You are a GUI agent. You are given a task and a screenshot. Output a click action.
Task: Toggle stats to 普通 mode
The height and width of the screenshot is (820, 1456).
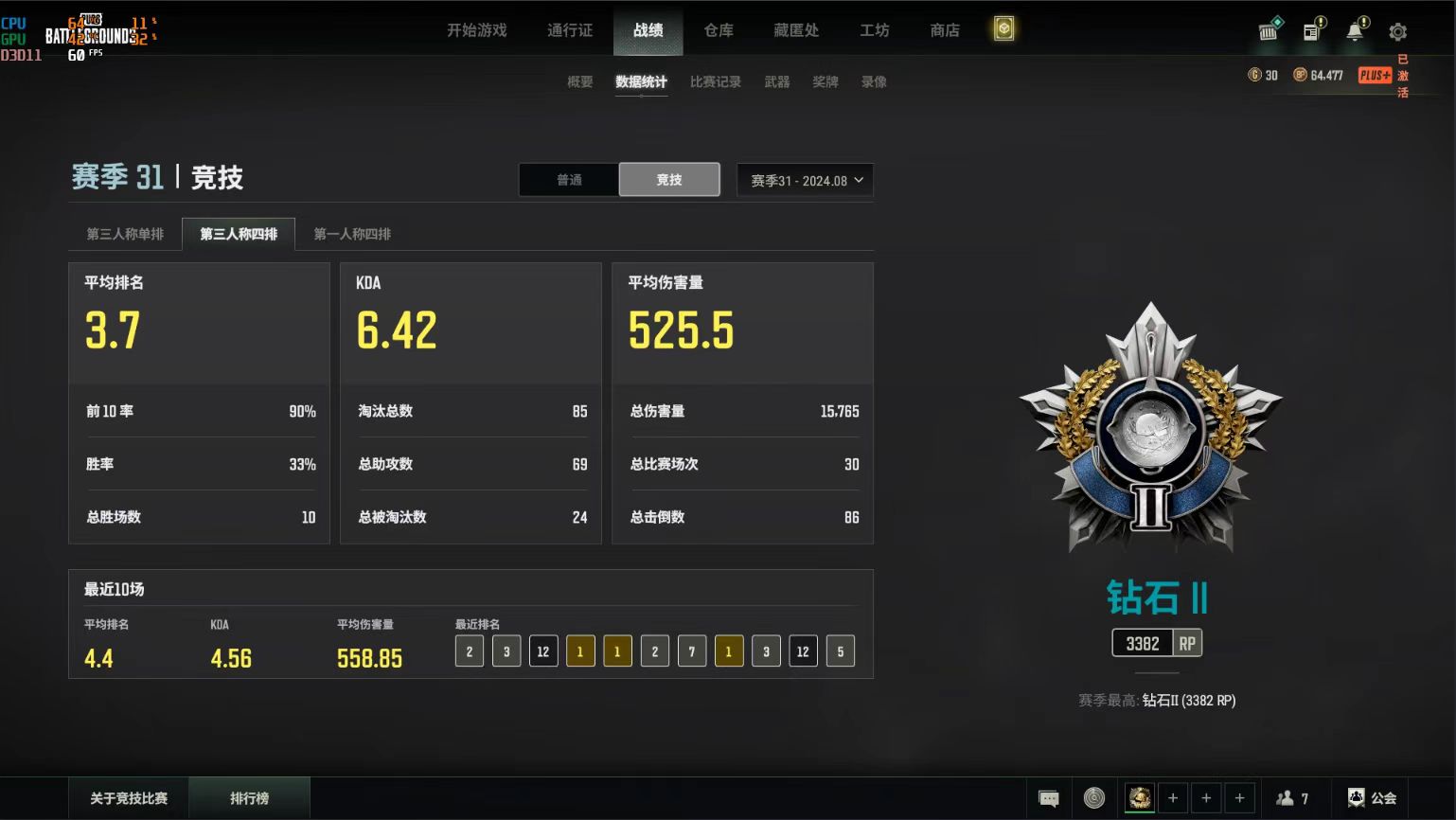coord(569,180)
